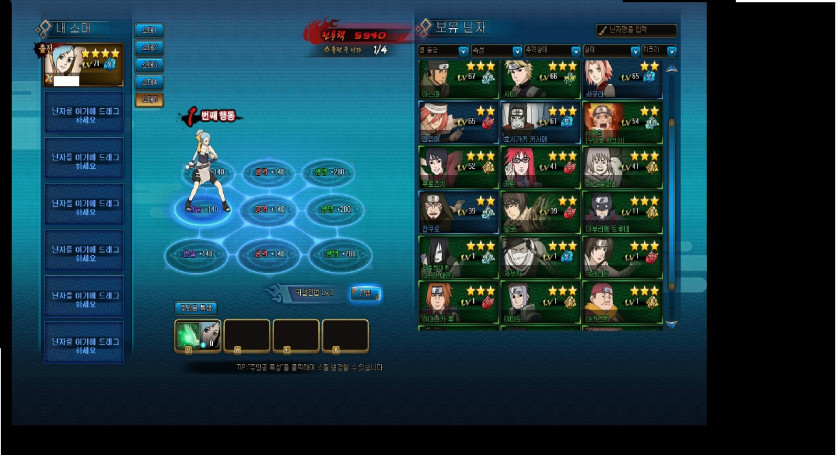Open the main character trait button above skills

point(195,308)
